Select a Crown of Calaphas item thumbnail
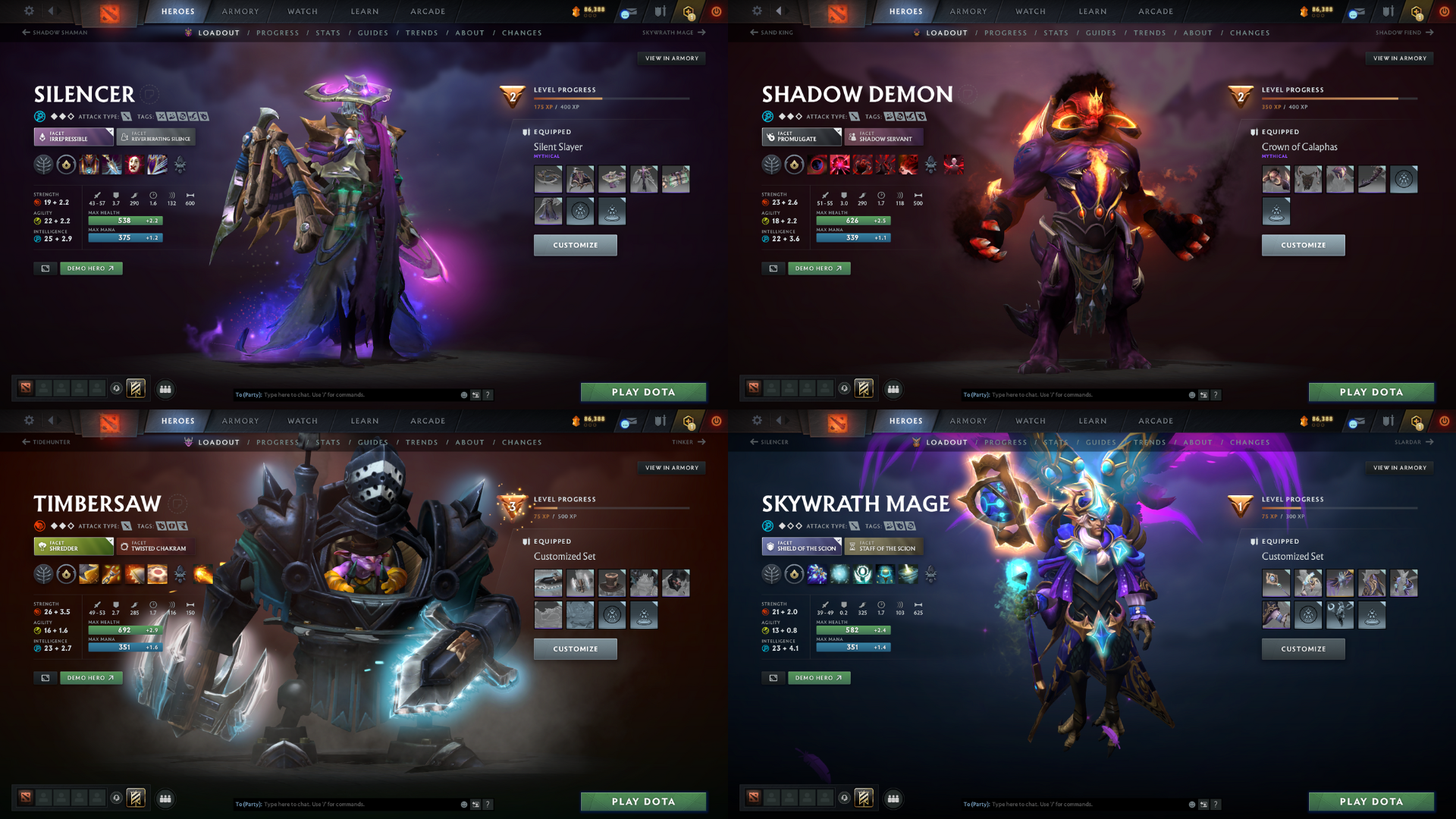This screenshot has width=1456, height=819. click(x=1276, y=180)
